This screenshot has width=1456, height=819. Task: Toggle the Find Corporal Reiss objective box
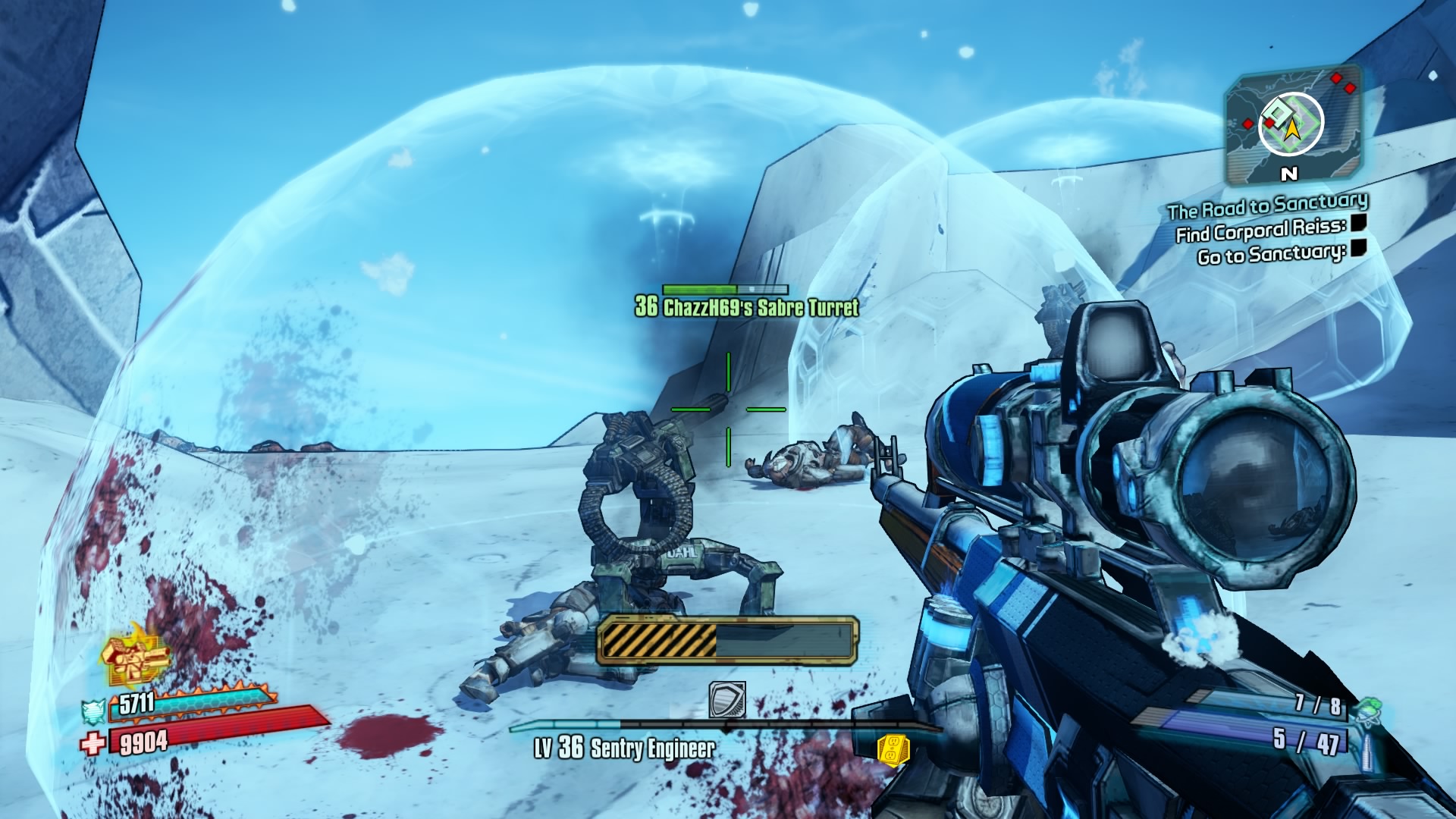1358,223
